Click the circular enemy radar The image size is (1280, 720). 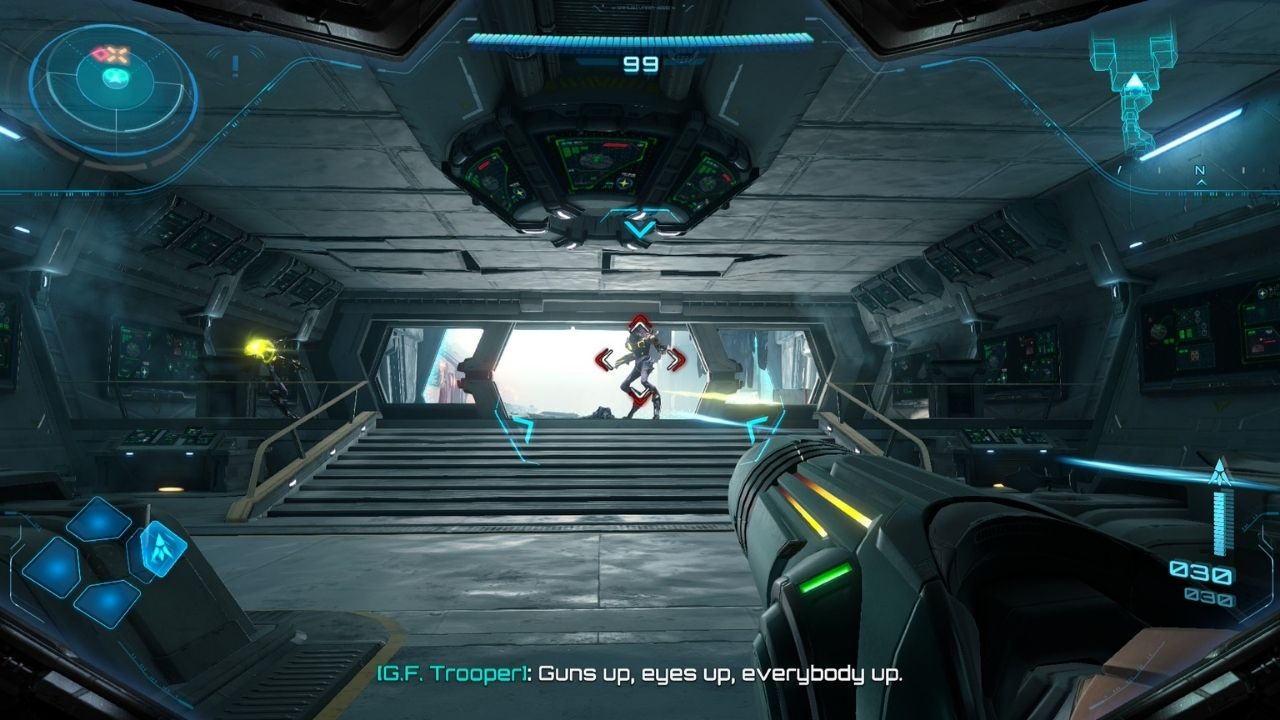(x=113, y=88)
